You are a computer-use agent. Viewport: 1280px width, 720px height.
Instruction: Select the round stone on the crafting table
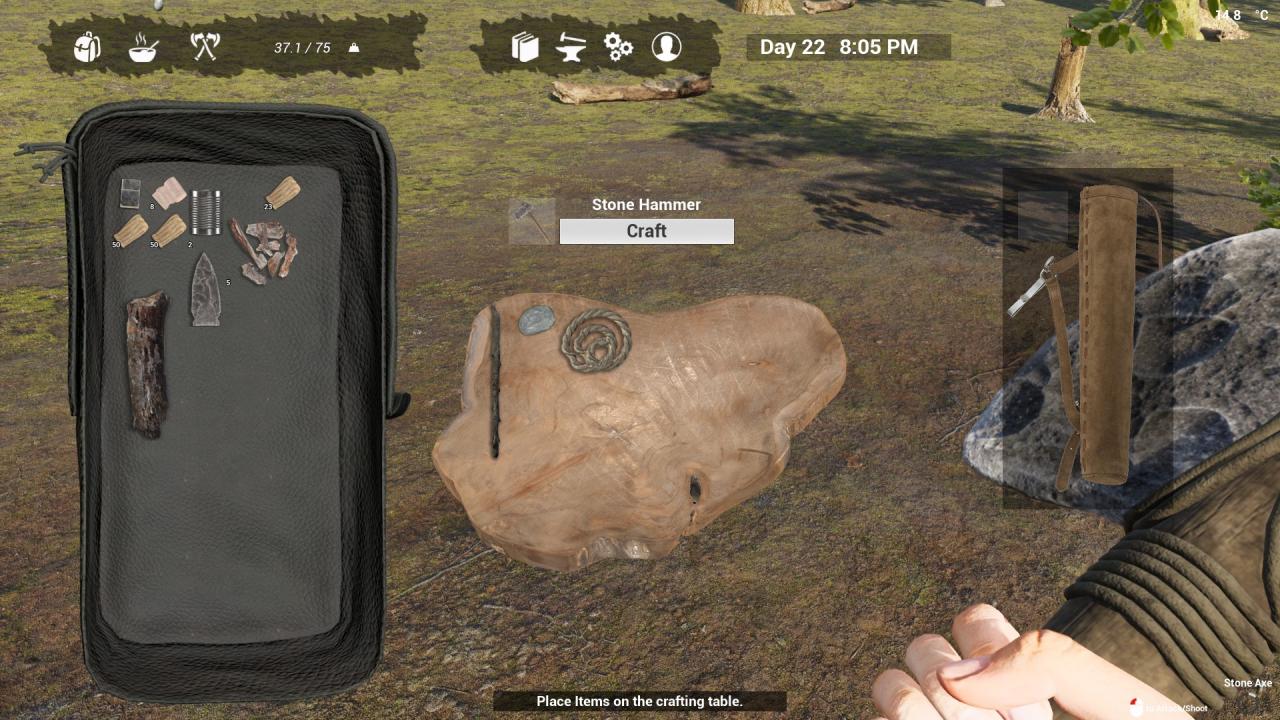[x=536, y=320]
